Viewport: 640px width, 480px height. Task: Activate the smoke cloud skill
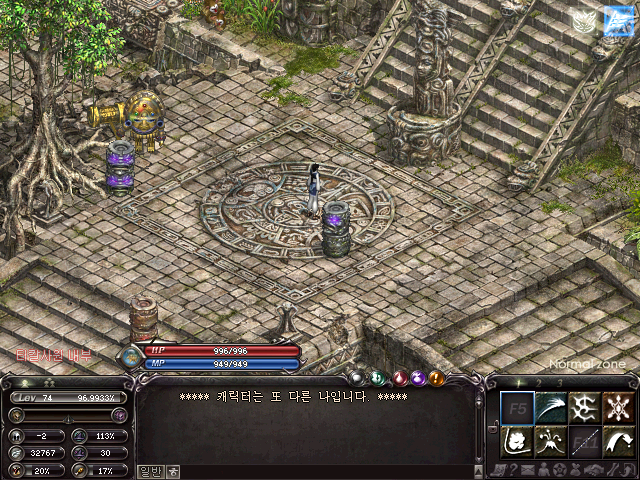(516, 441)
